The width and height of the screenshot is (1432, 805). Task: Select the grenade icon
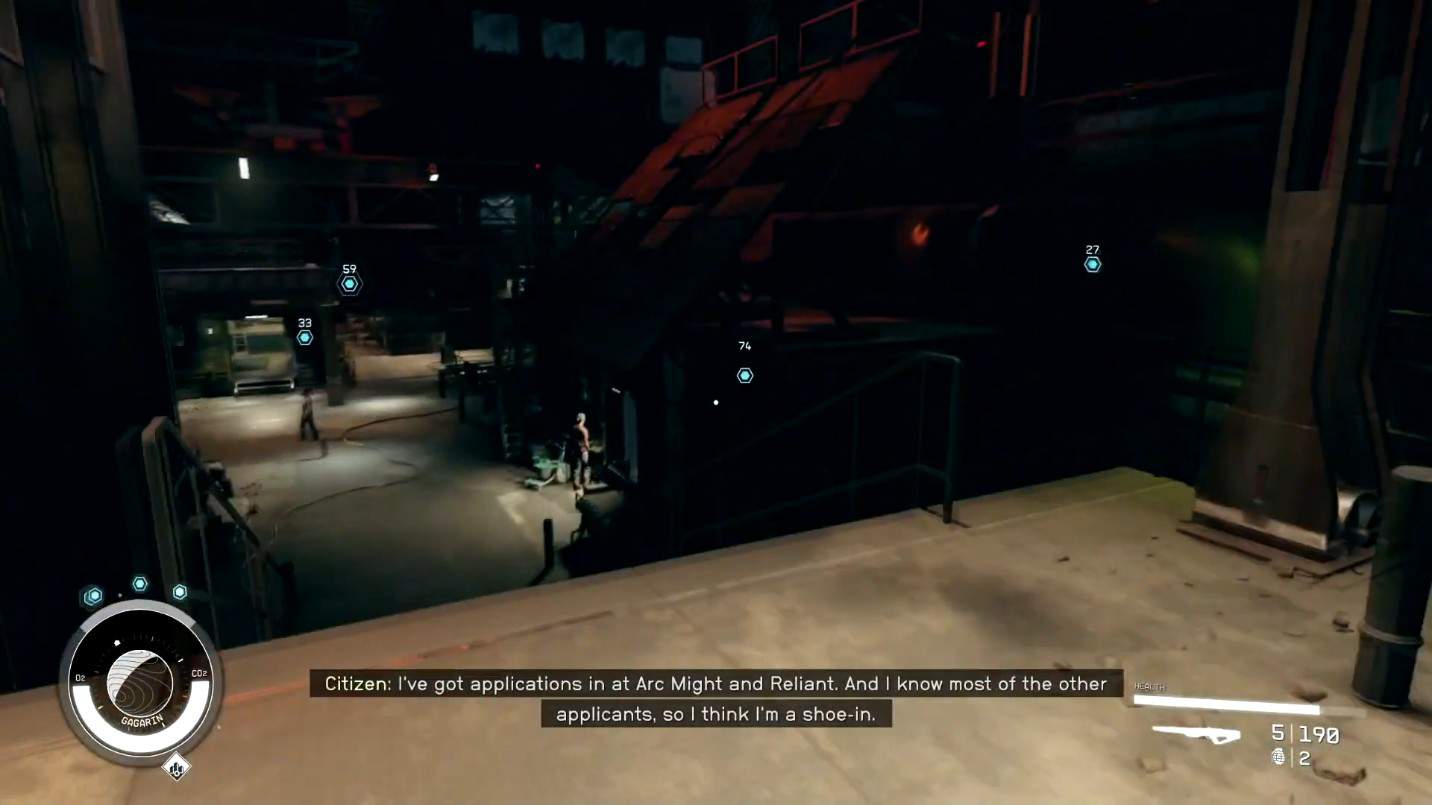click(1279, 758)
